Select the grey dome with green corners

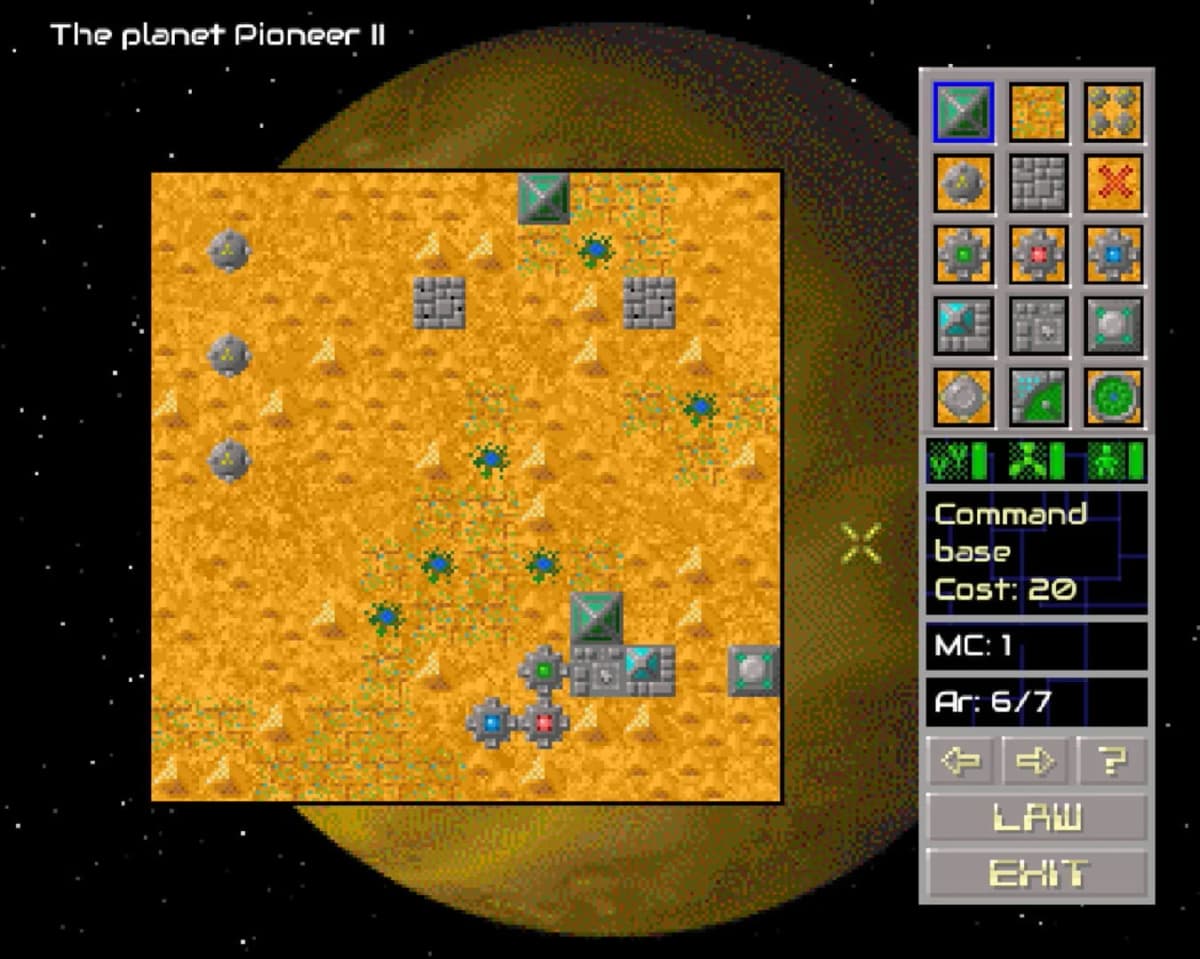pos(1113,325)
